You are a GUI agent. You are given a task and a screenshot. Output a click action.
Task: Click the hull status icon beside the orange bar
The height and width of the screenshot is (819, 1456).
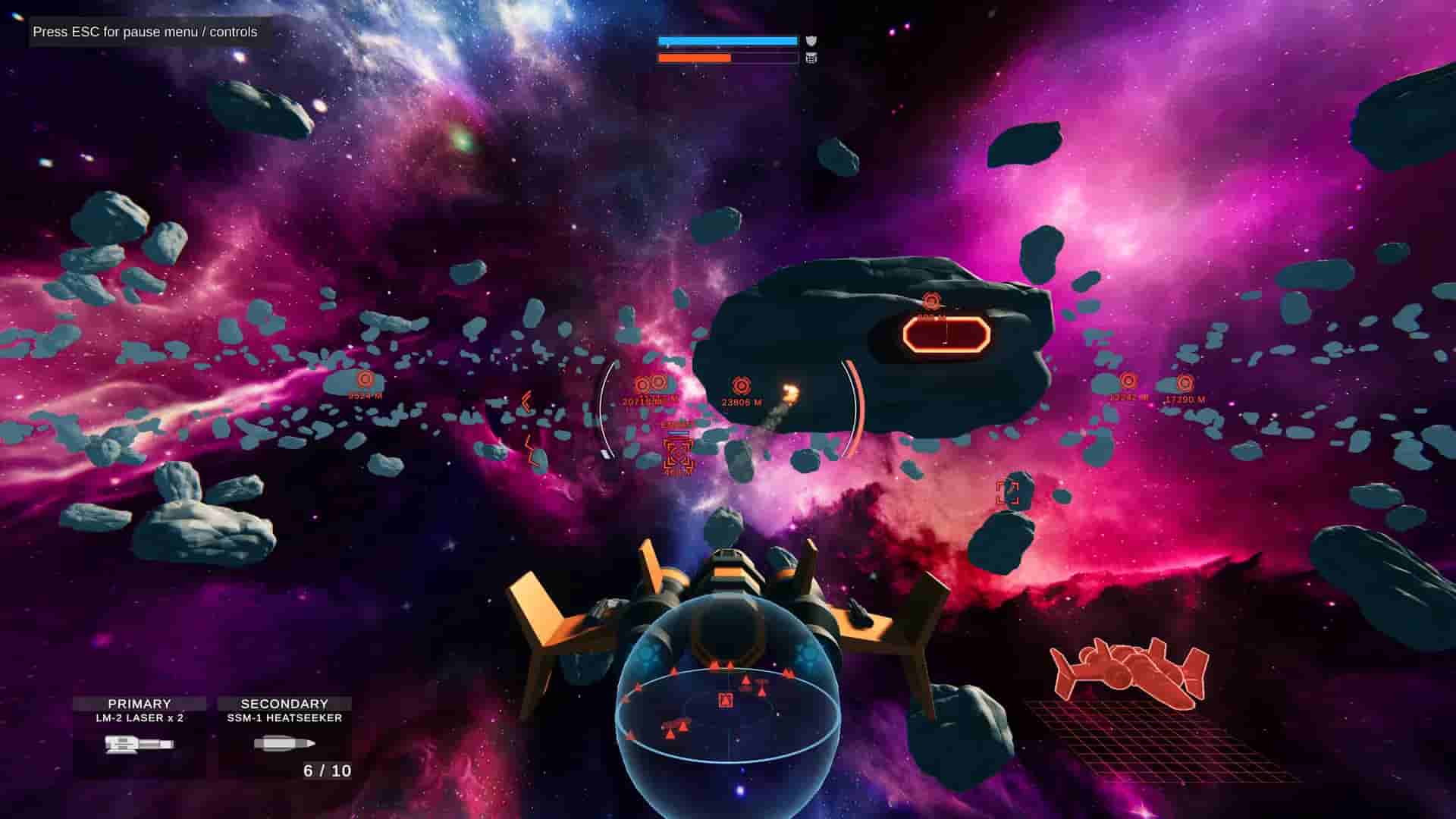[x=812, y=59]
